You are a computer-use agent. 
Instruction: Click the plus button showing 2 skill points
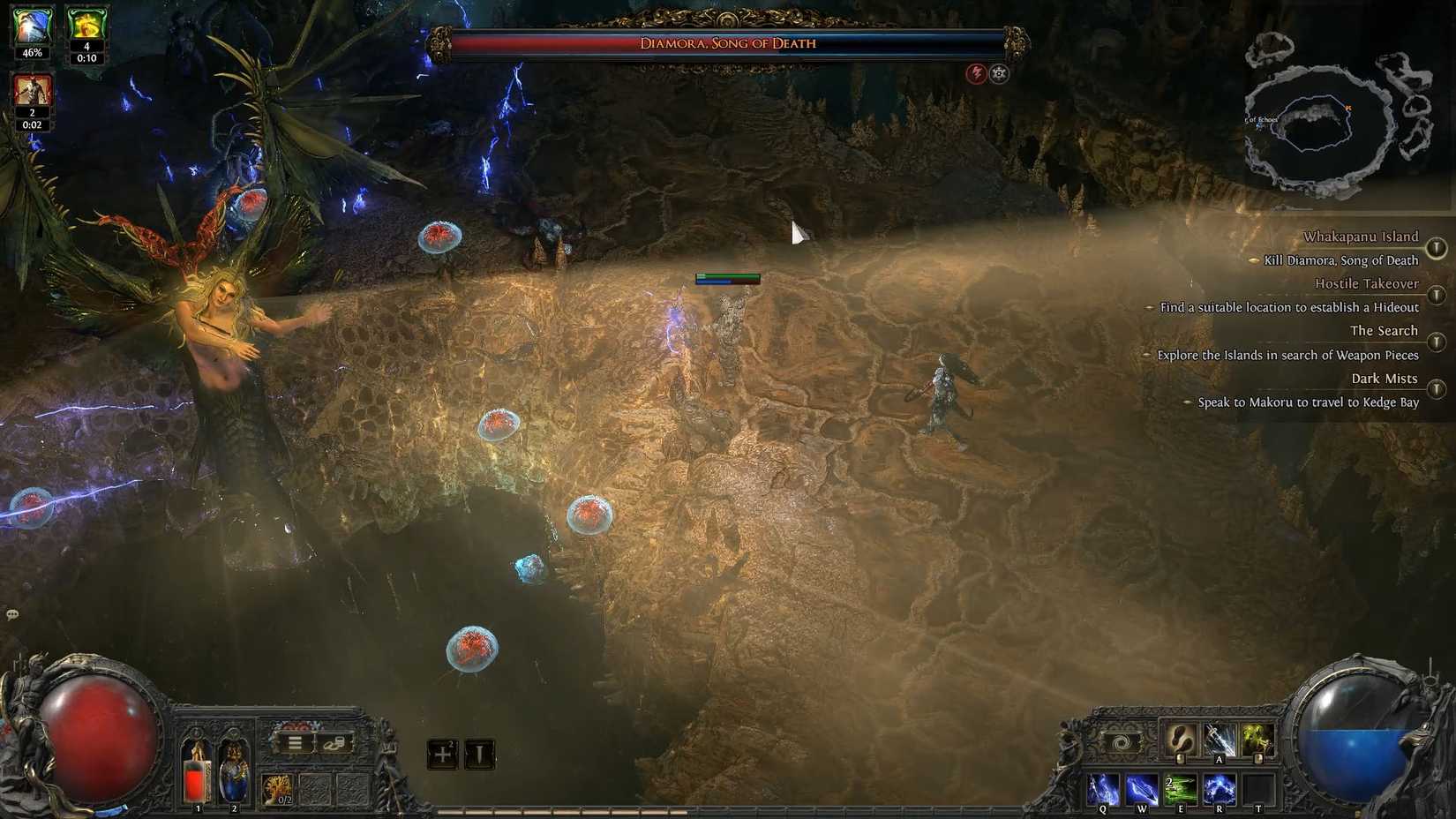coord(443,755)
